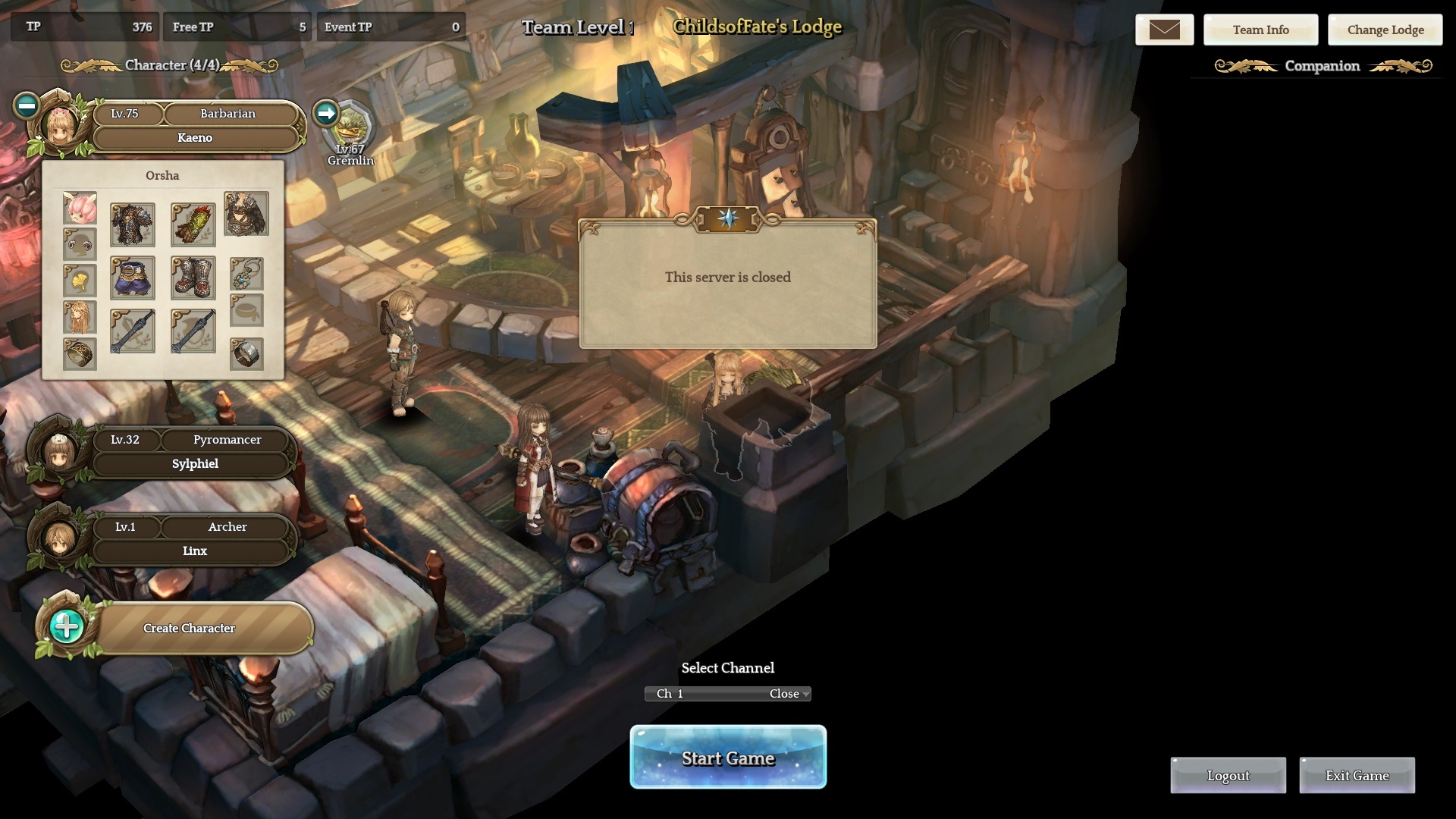Inspect the necklace equipment slot
Screen dimensions: 1456x819
pyautogui.click(x=246, y=273)
